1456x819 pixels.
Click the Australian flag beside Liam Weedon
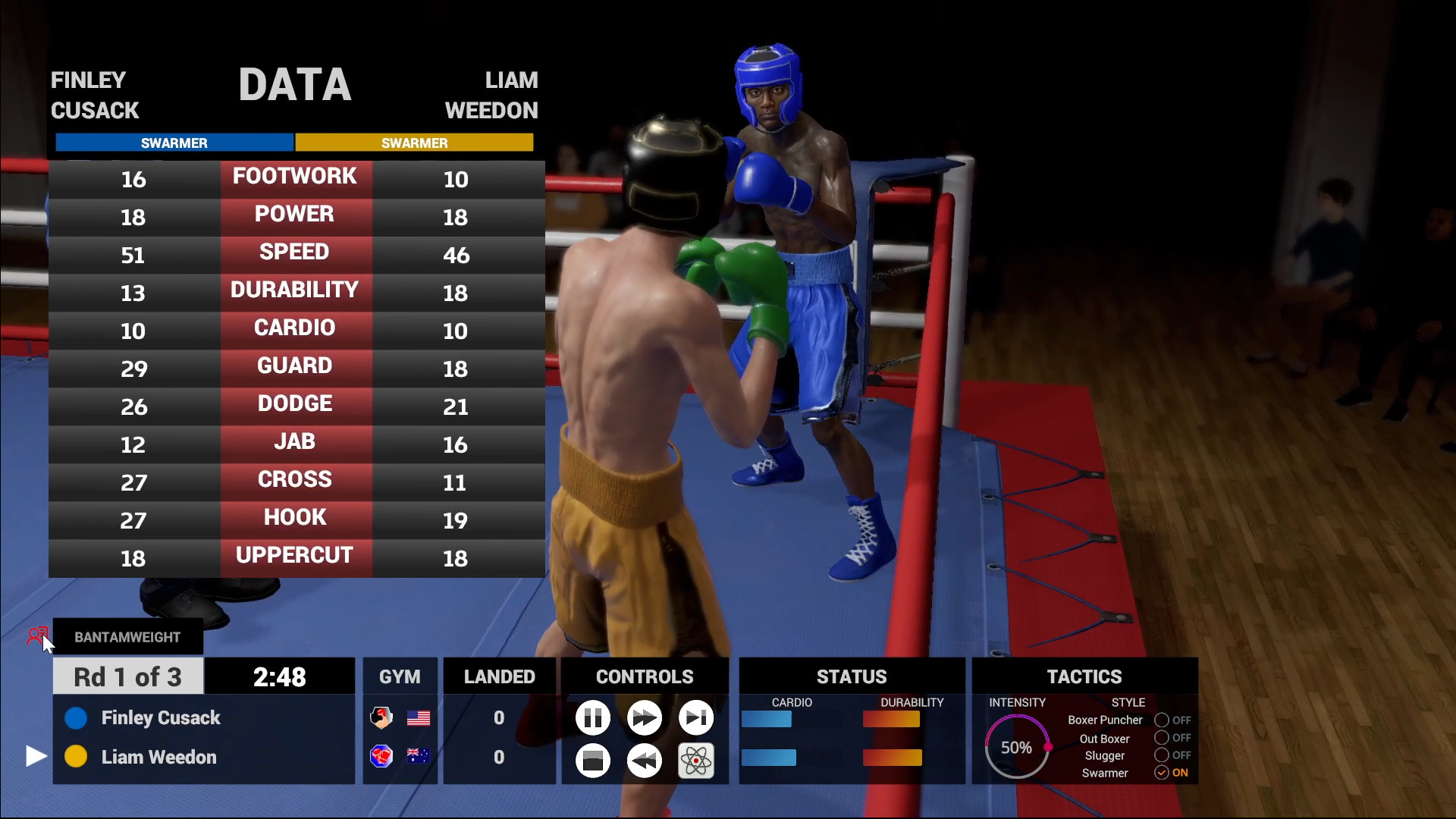[x=419, y=757]
